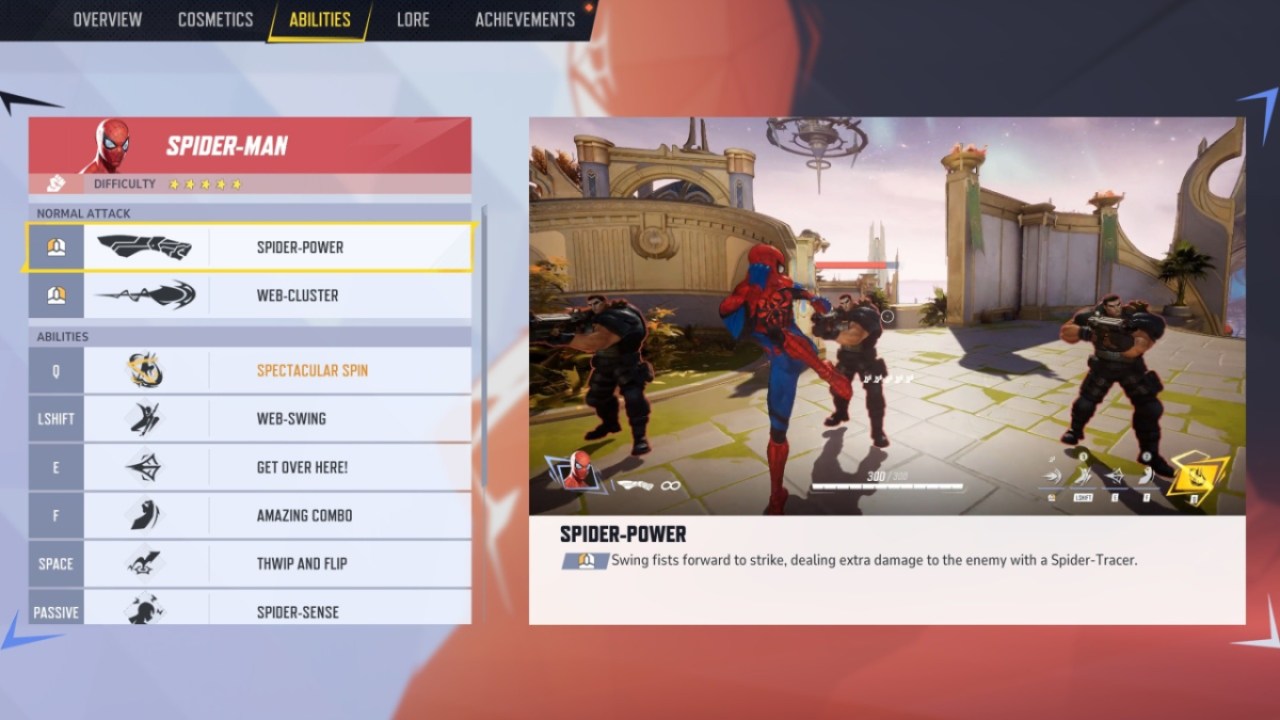Click the Web-Swing ability icon
Image resolution: width=1280 pixels, height=720 pixels.
click(x=146, y=418)
